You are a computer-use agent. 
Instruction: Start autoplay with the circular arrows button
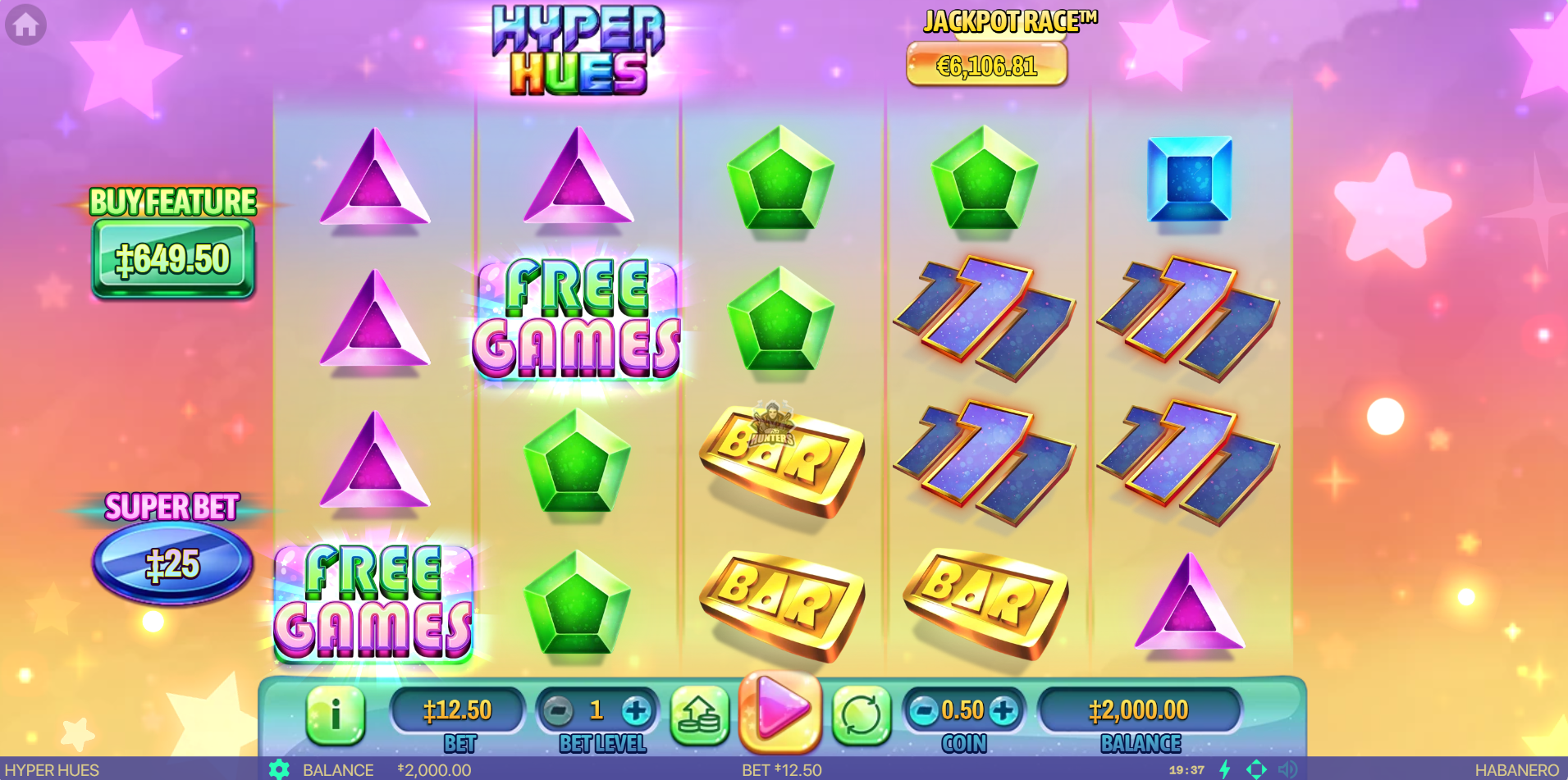pyautogui.click(x=862, y=715)
